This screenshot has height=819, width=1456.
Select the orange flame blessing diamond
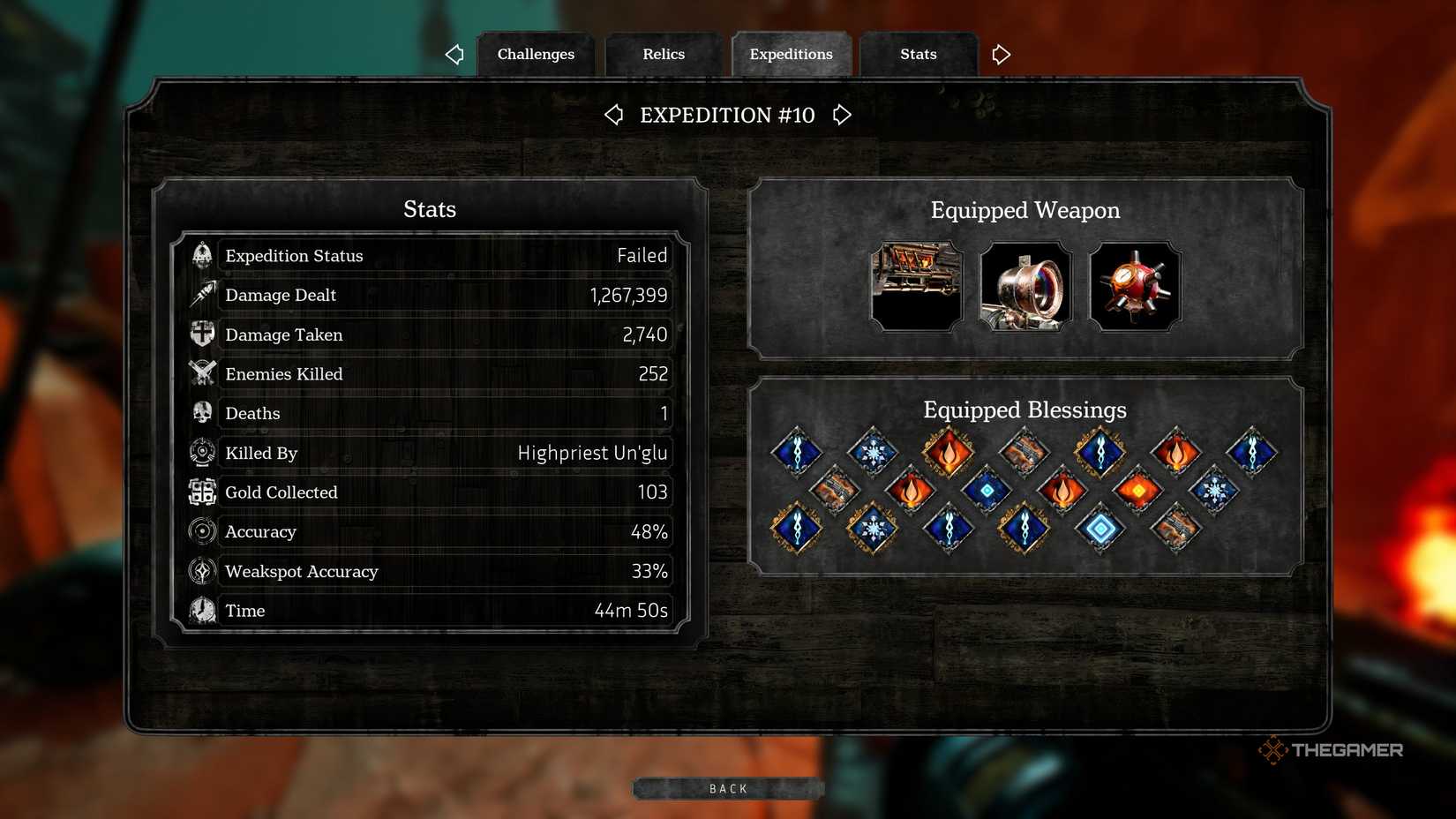pos(949,451)
